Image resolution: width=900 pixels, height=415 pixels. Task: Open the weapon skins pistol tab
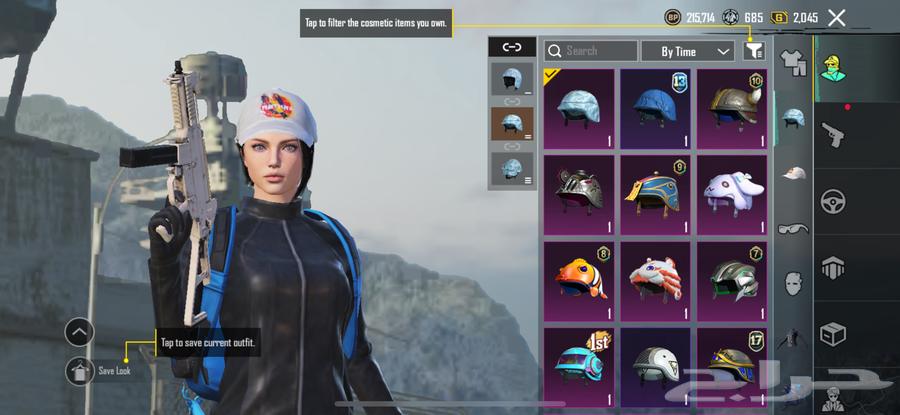click(832, 133)
